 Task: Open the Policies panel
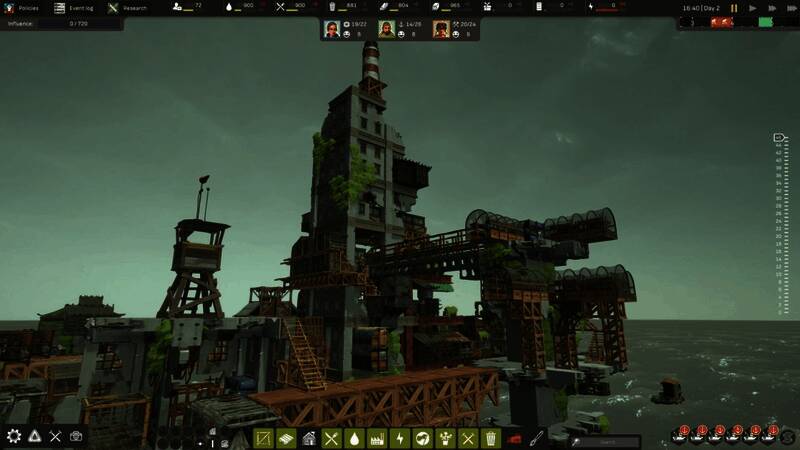(22, 7)
